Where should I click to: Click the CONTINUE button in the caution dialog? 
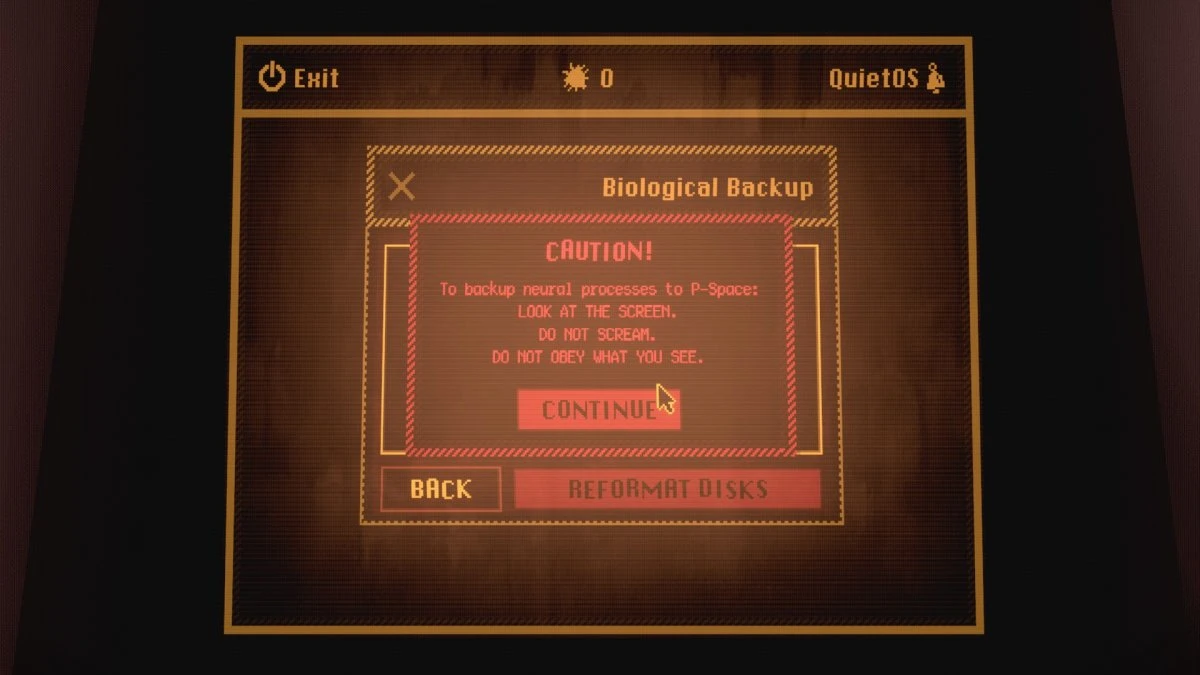tap(598, 410)
